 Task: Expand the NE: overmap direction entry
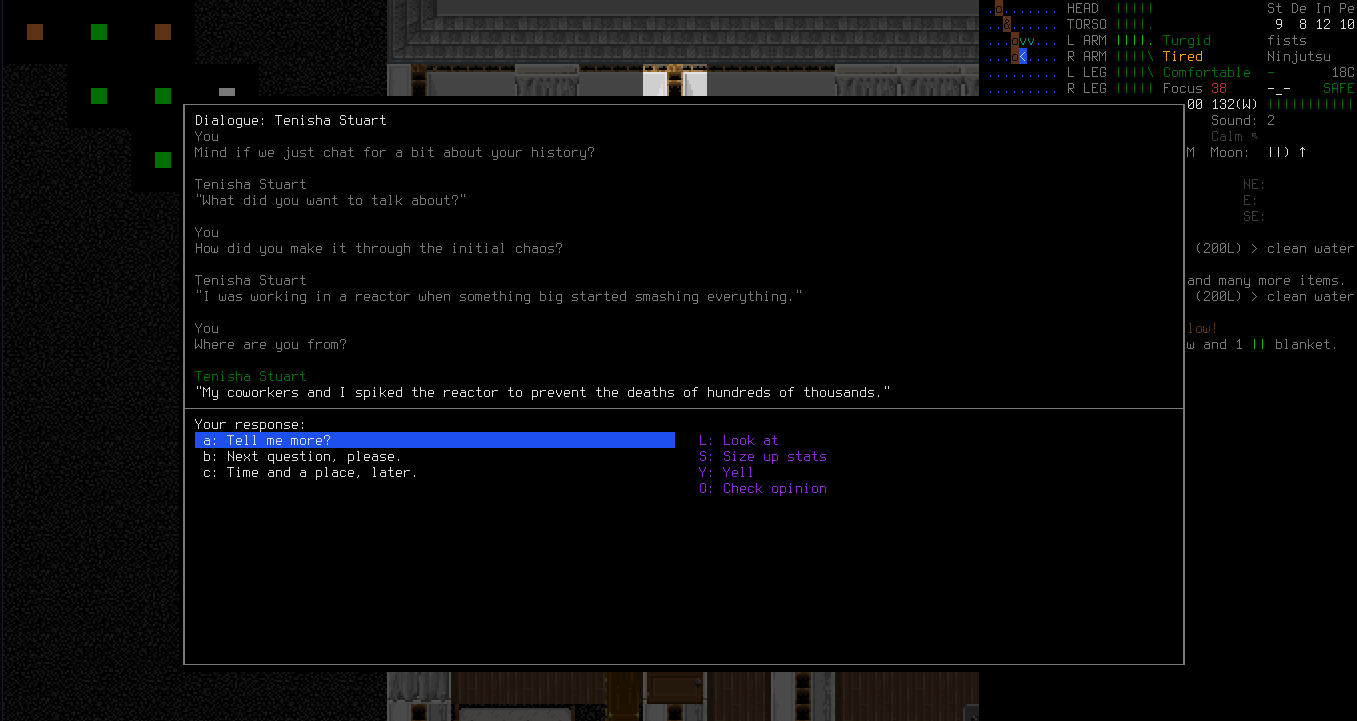[x=1251, y=184]
